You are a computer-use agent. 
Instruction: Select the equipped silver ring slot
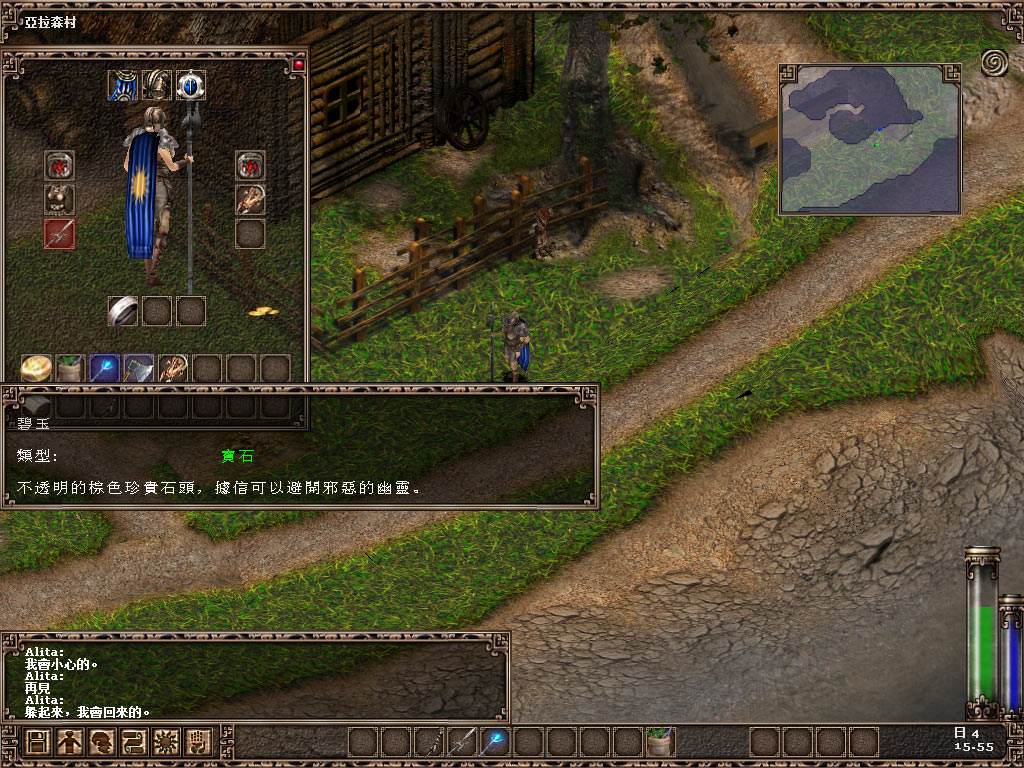[x=123, y=311]
